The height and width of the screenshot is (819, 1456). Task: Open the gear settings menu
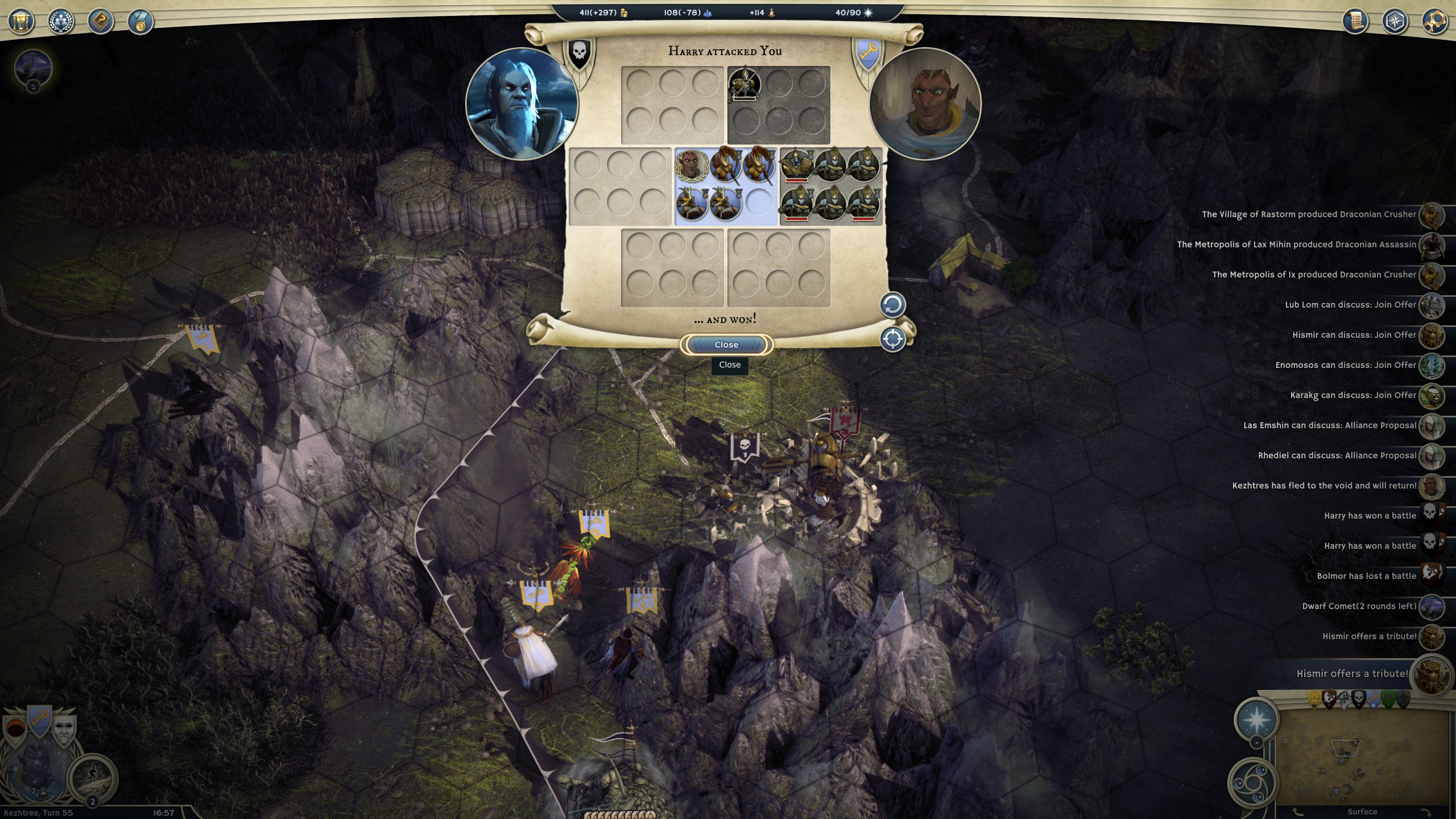coord(1434,22)
